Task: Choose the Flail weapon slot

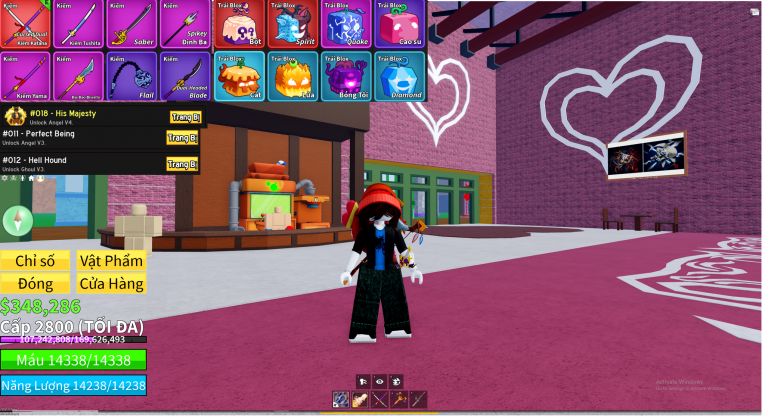Action: [132, 75]
